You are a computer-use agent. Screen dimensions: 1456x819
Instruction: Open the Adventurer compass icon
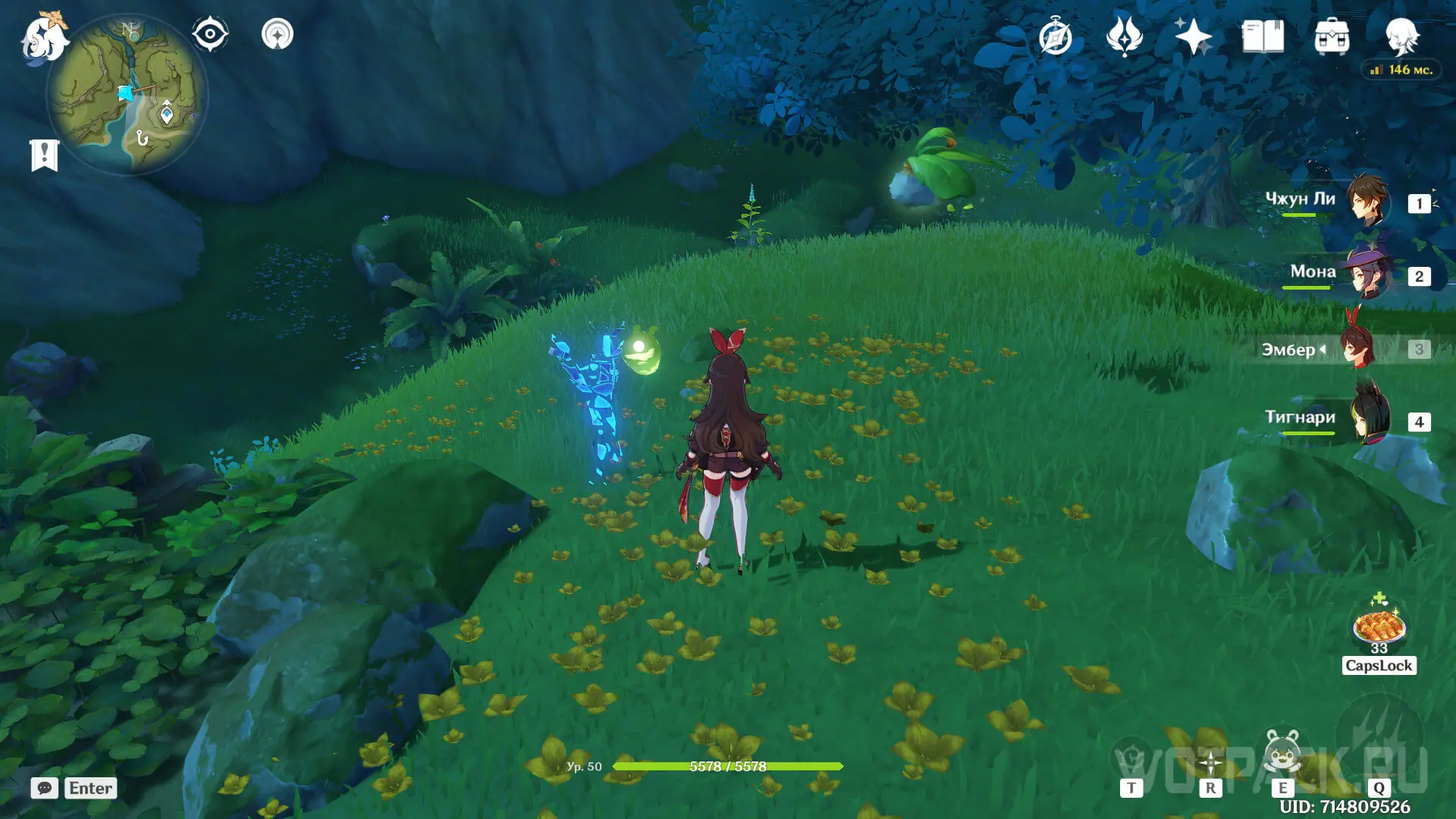(x=1055, y=38)
